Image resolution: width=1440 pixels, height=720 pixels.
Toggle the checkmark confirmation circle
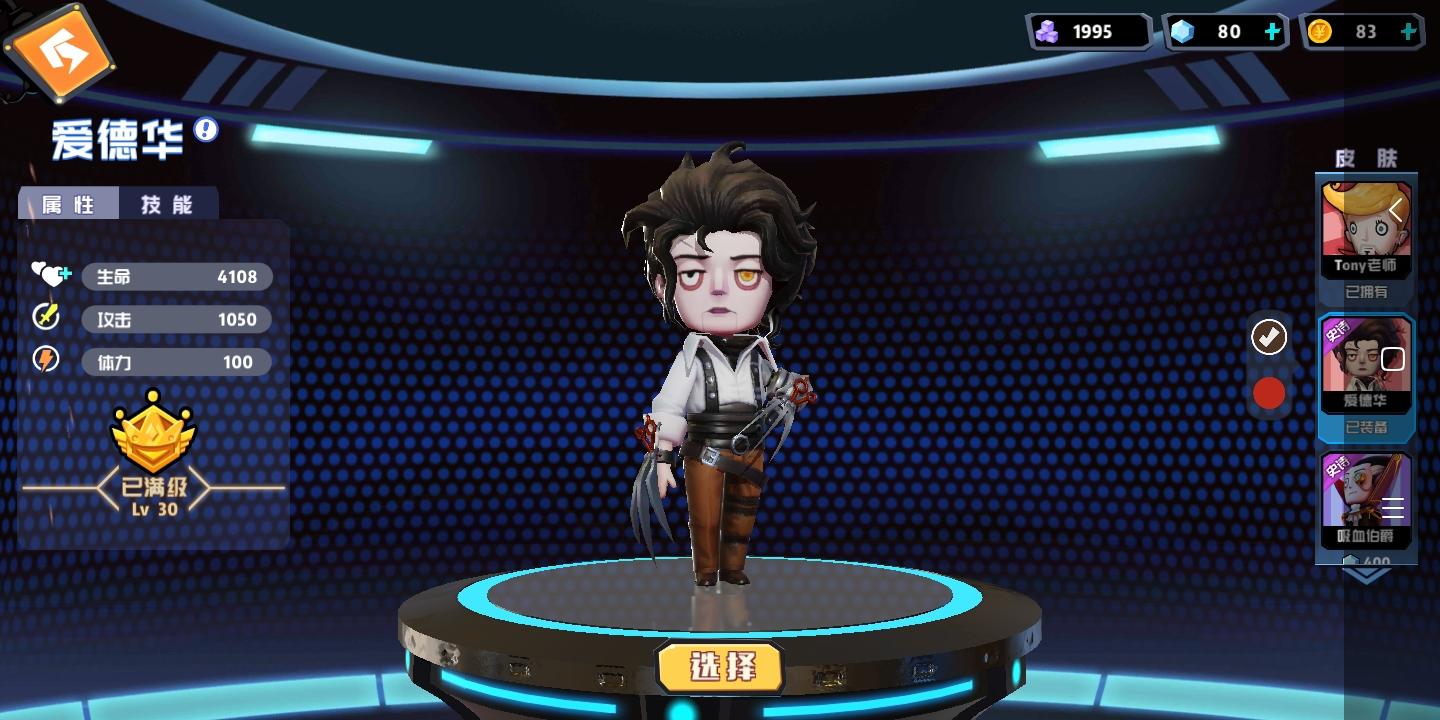click(1268, 337)
